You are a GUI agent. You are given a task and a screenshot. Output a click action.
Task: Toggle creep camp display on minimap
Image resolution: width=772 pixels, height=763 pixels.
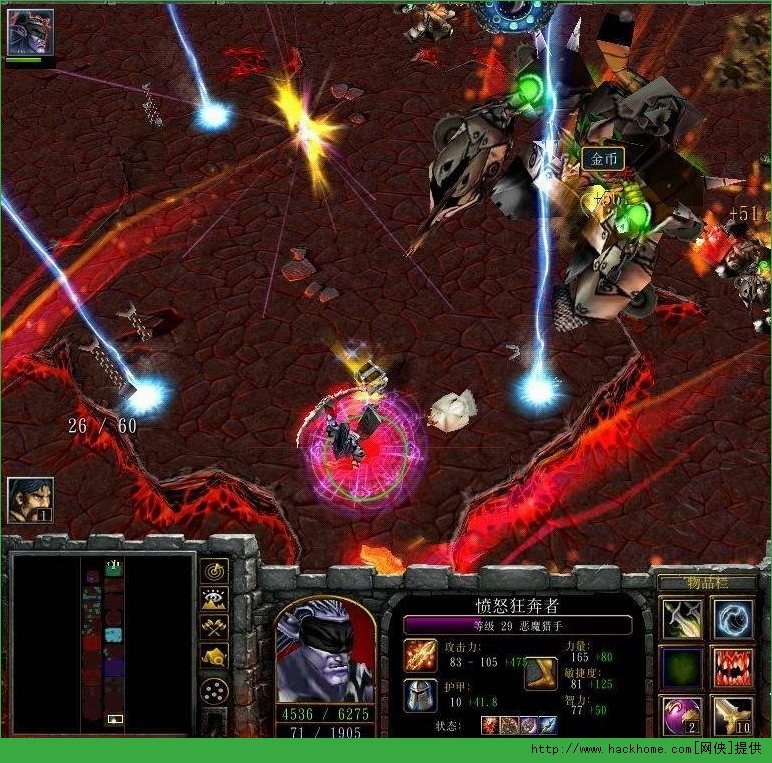214,656
